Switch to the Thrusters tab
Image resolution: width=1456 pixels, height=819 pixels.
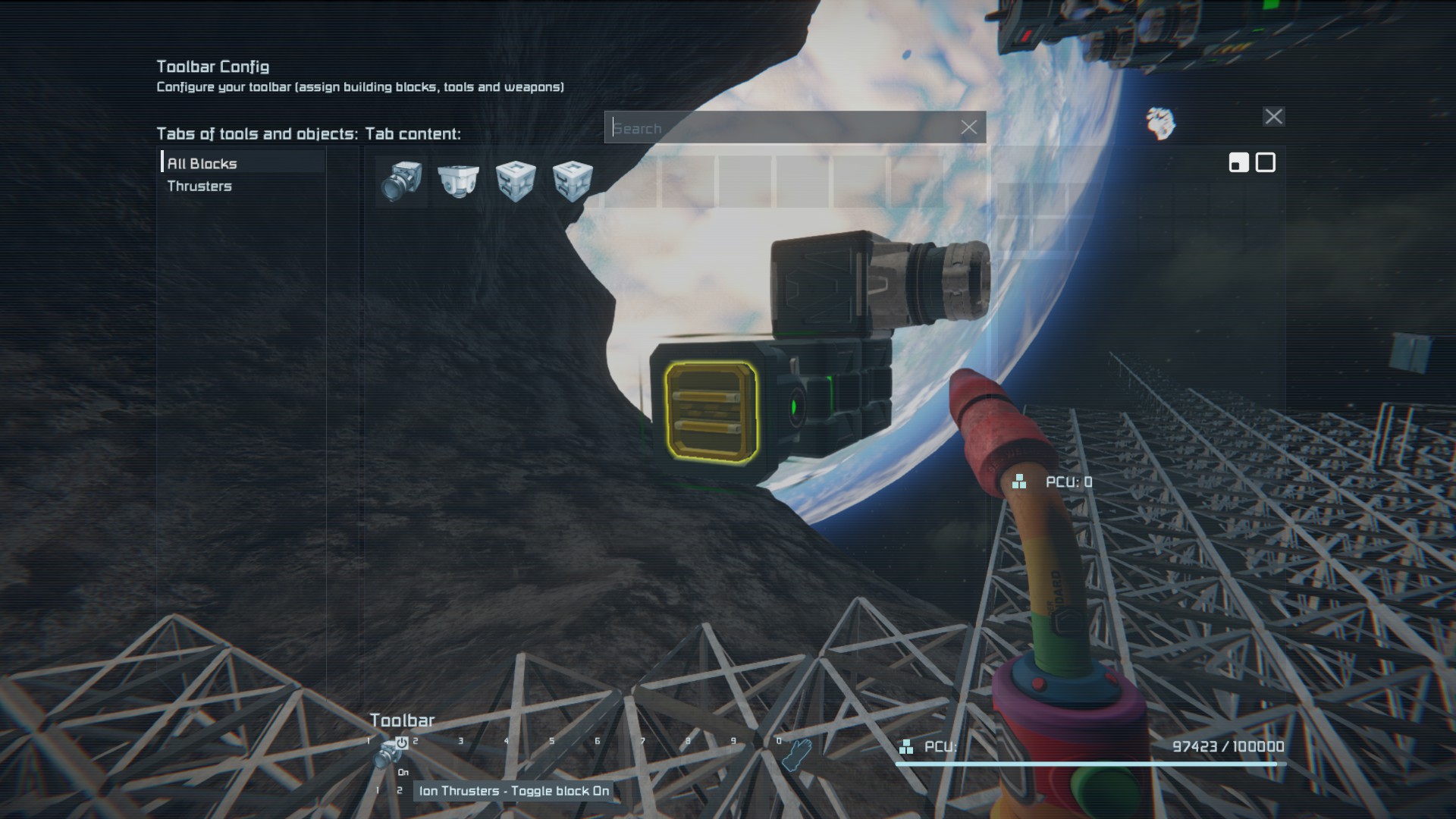point(199,186)
